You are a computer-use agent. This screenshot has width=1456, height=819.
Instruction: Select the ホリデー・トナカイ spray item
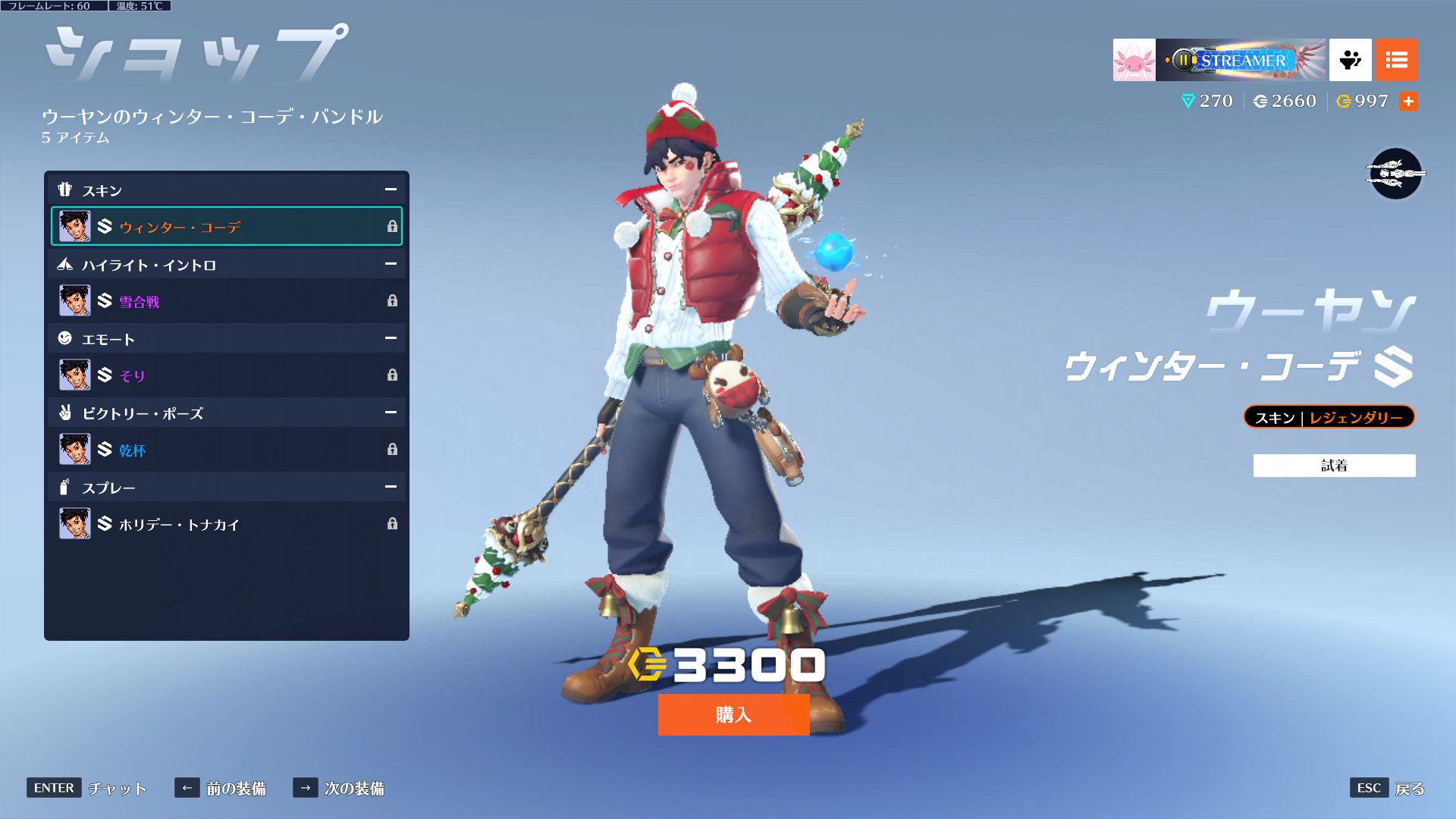pos(226,524)
